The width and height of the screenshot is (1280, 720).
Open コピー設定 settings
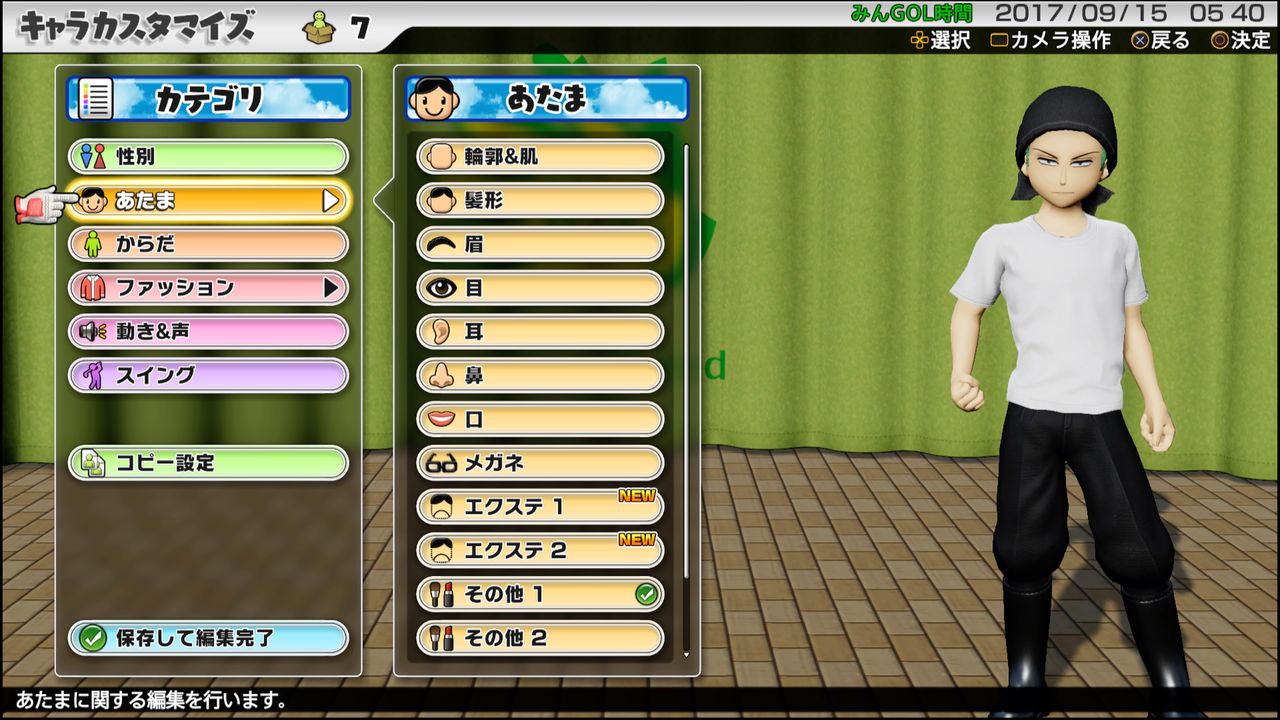(207, 463)
